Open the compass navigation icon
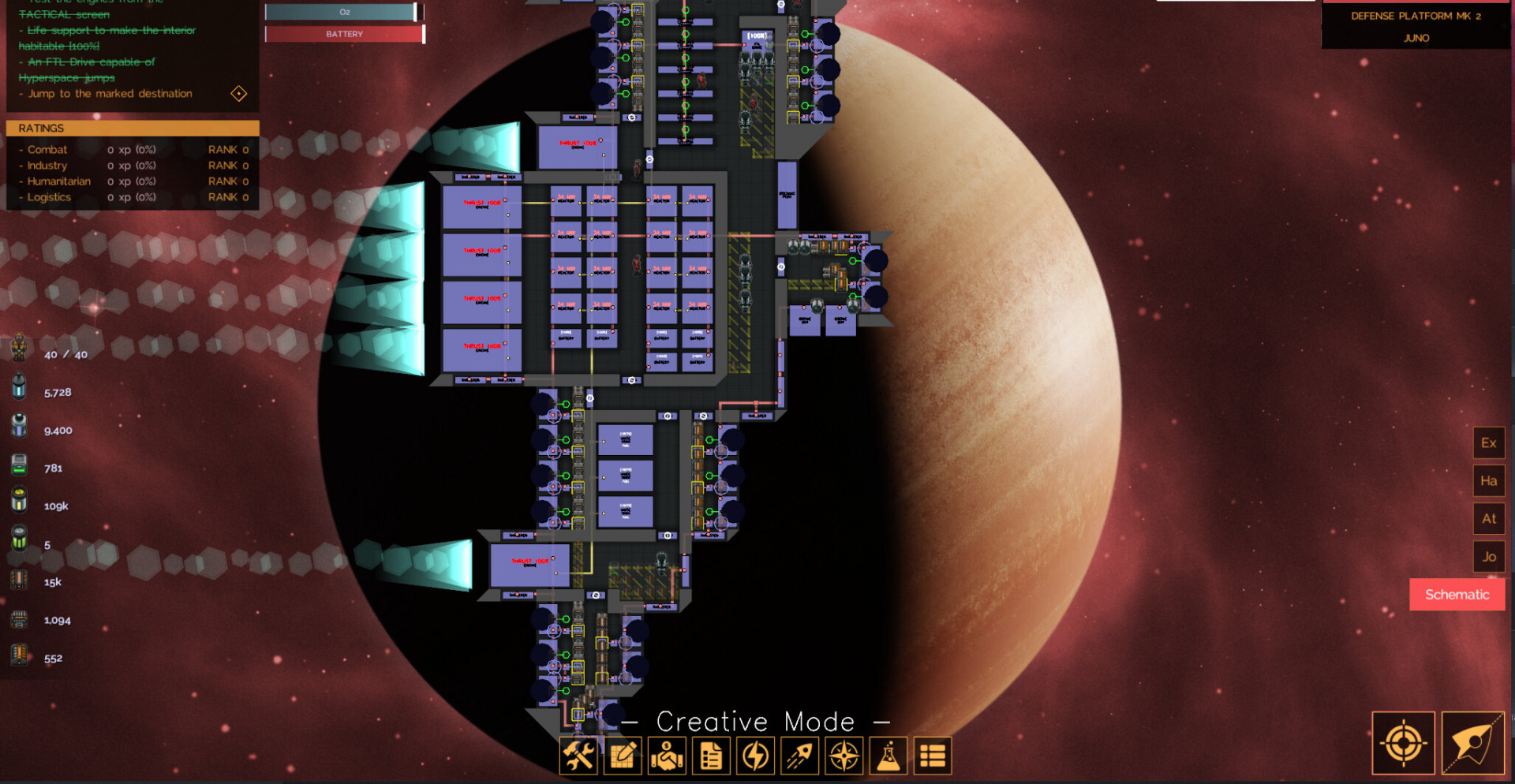The image size is (1515, 784). [x=844, y=756]
